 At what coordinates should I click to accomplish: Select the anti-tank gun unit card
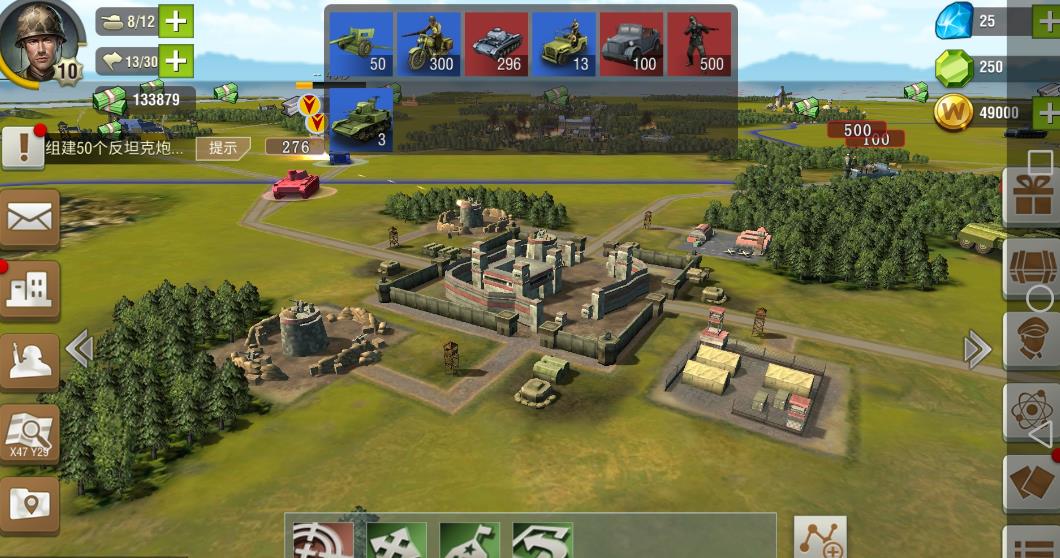[360, 44]
